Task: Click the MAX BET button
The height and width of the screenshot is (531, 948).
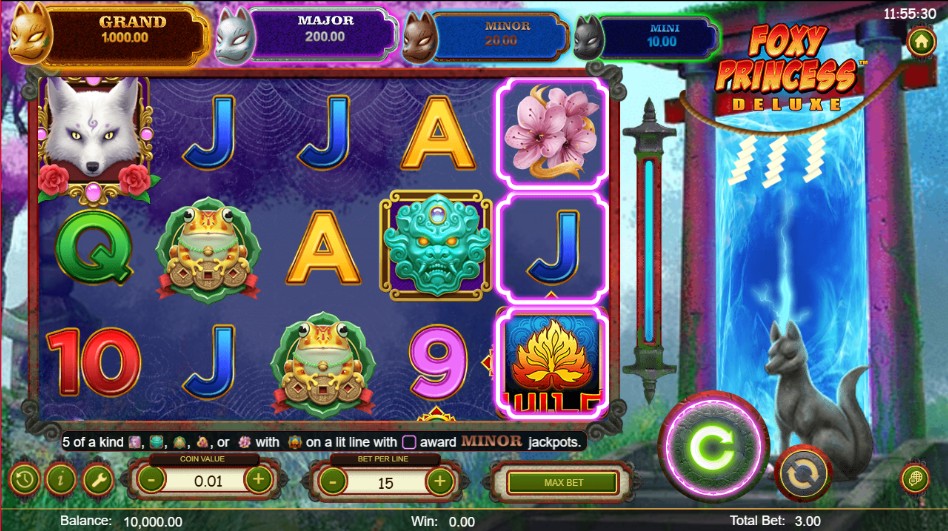Action: (563, 482)
